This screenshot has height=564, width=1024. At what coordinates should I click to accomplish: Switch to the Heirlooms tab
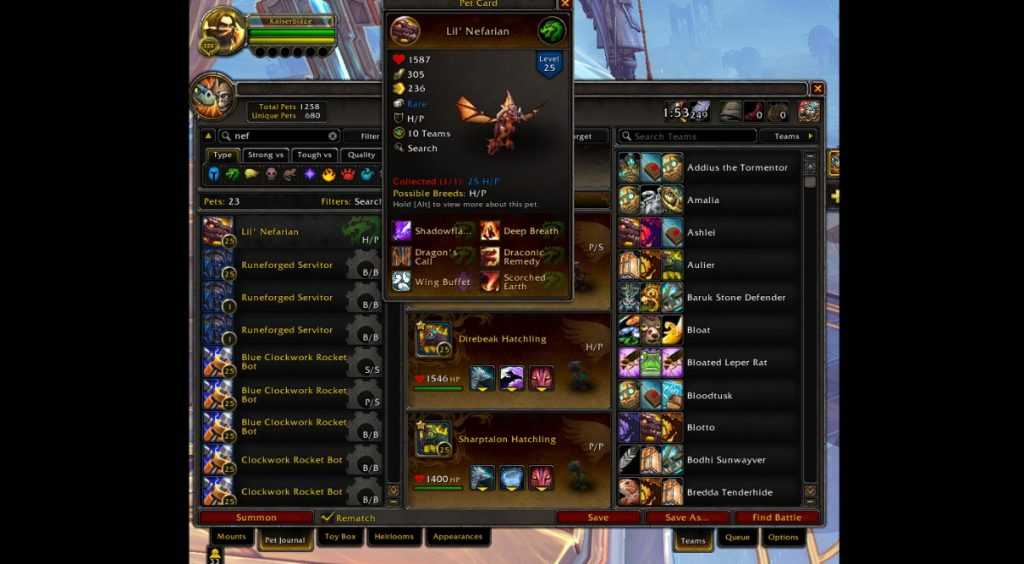point(394,537)
